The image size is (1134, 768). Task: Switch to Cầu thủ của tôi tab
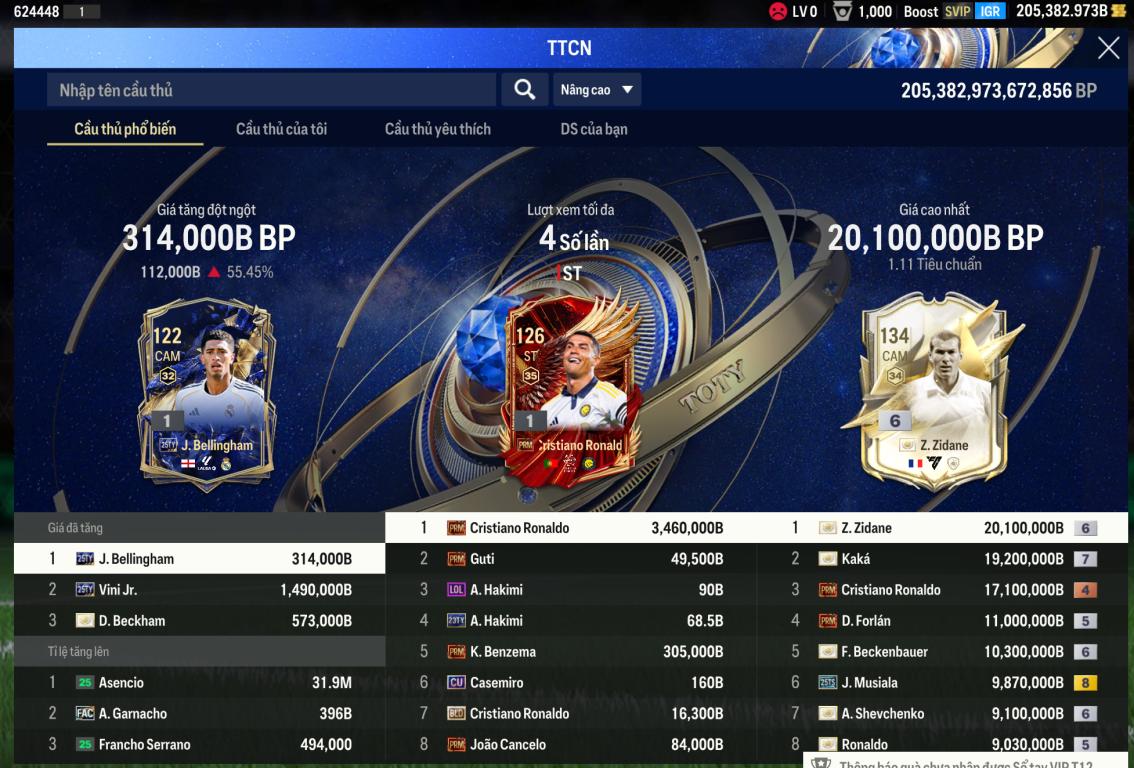point(281,129)
